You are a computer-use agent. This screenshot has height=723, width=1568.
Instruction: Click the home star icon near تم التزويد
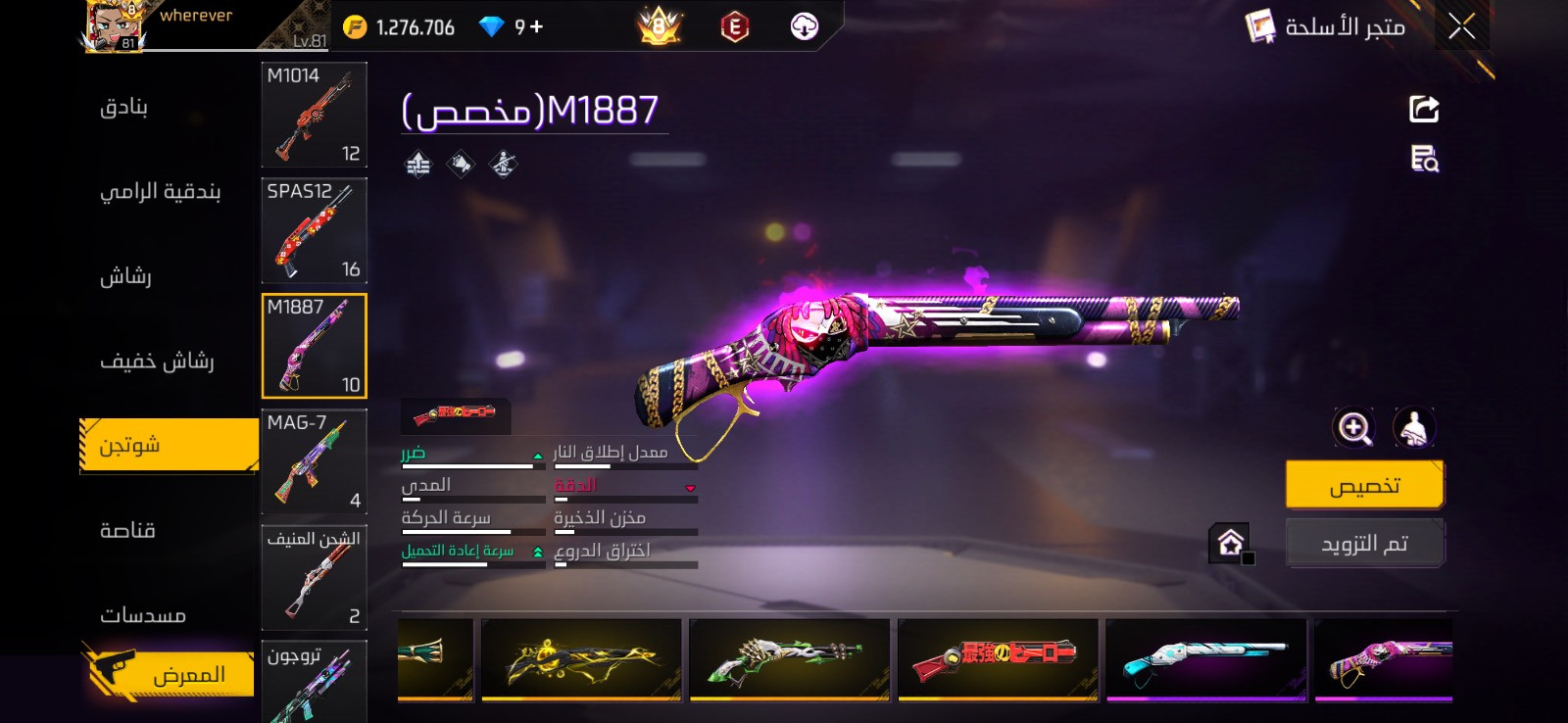(x=1231, y=540)
